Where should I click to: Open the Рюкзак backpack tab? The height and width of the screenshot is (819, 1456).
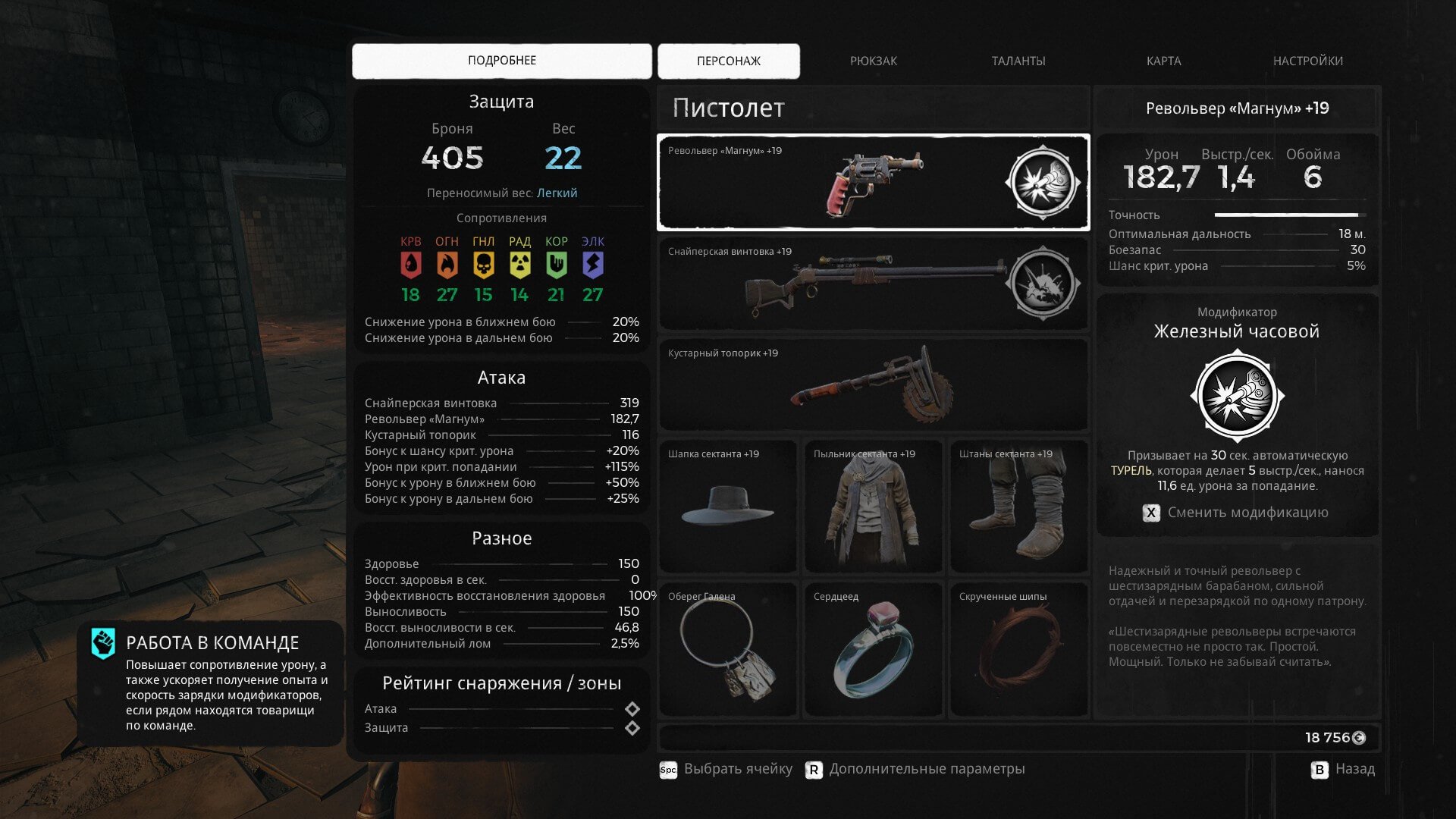[873, 61]
